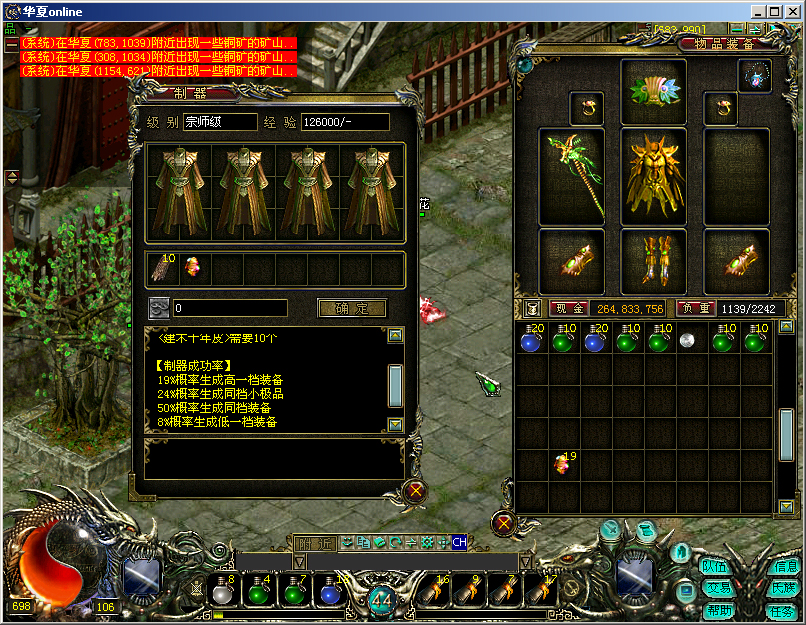This screenshot has width=806, height=625.
Task: Close the 物品装备 inventory panel
Action: coord(504,523)
